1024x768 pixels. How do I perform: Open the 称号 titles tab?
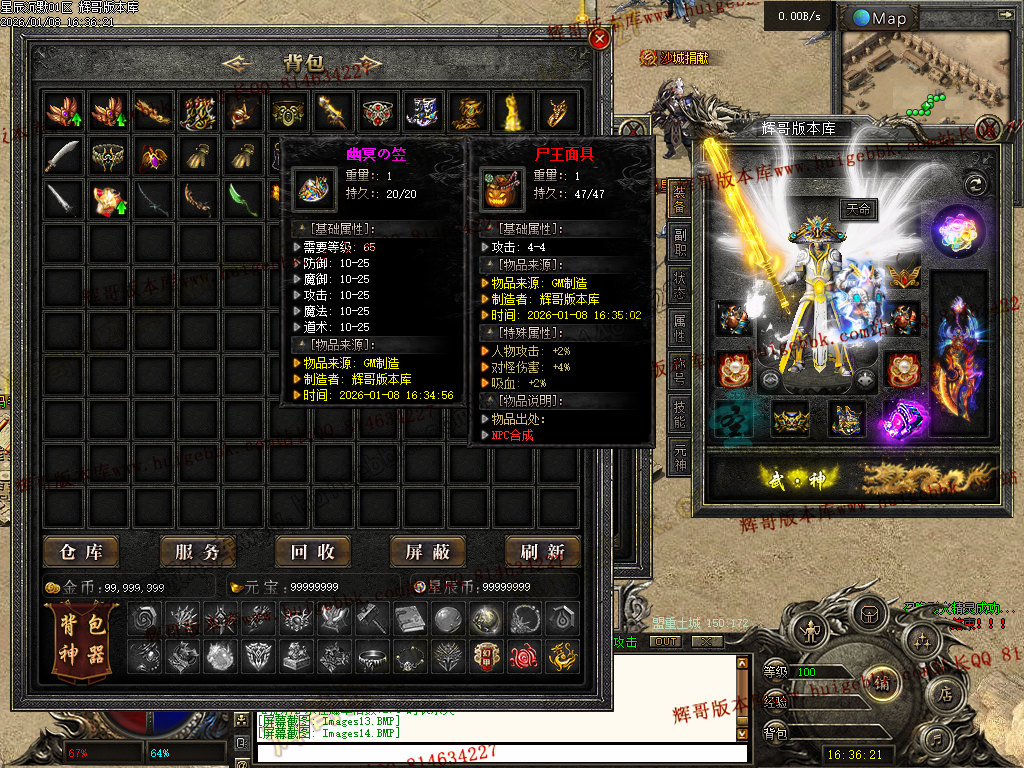pyautogui.click(x=680, y=369)
